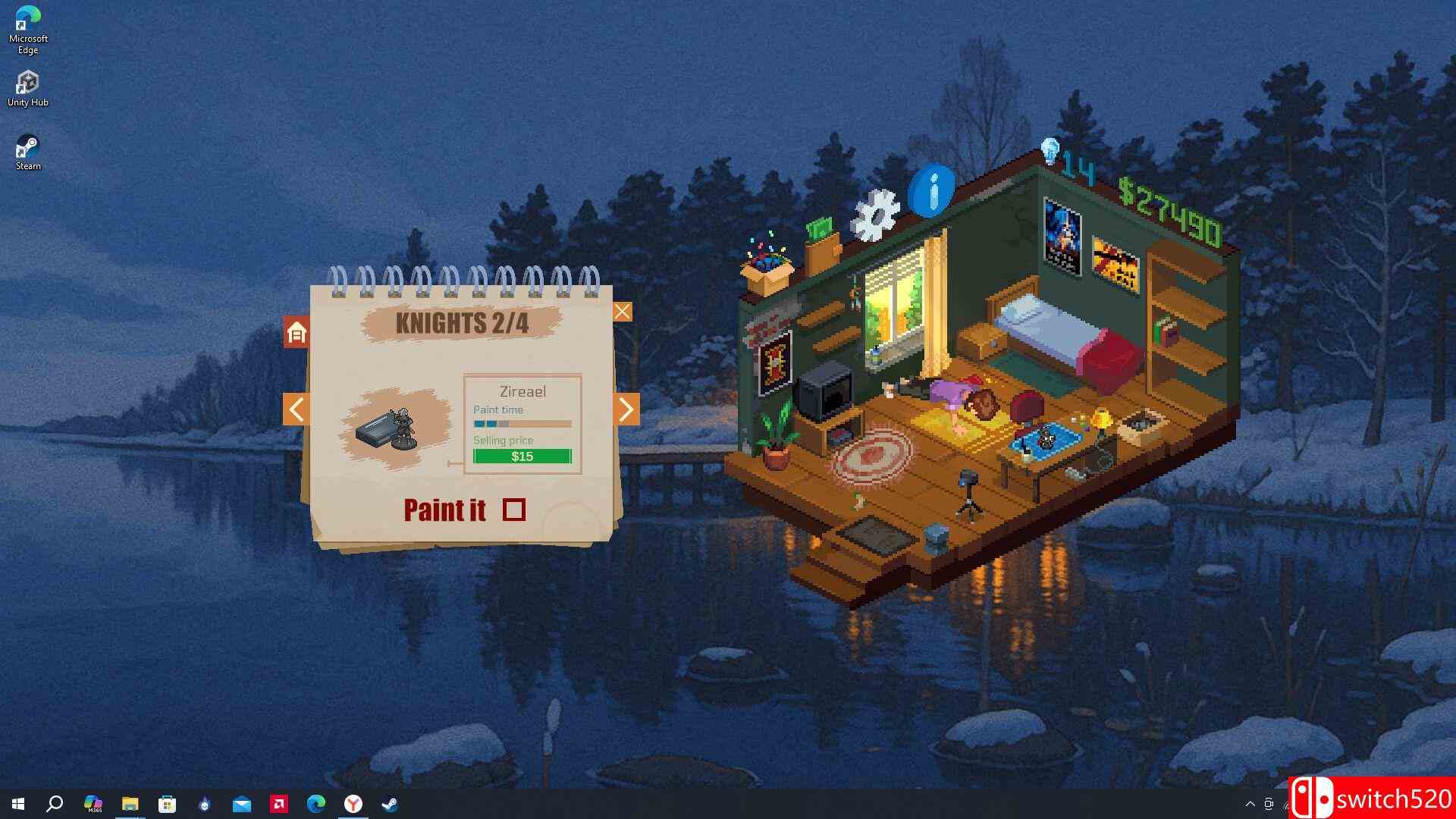Viewport: 1456px width, 819px height.
Task: Click the lightbulb idea counter showing 14
Action: [1061, 156]
